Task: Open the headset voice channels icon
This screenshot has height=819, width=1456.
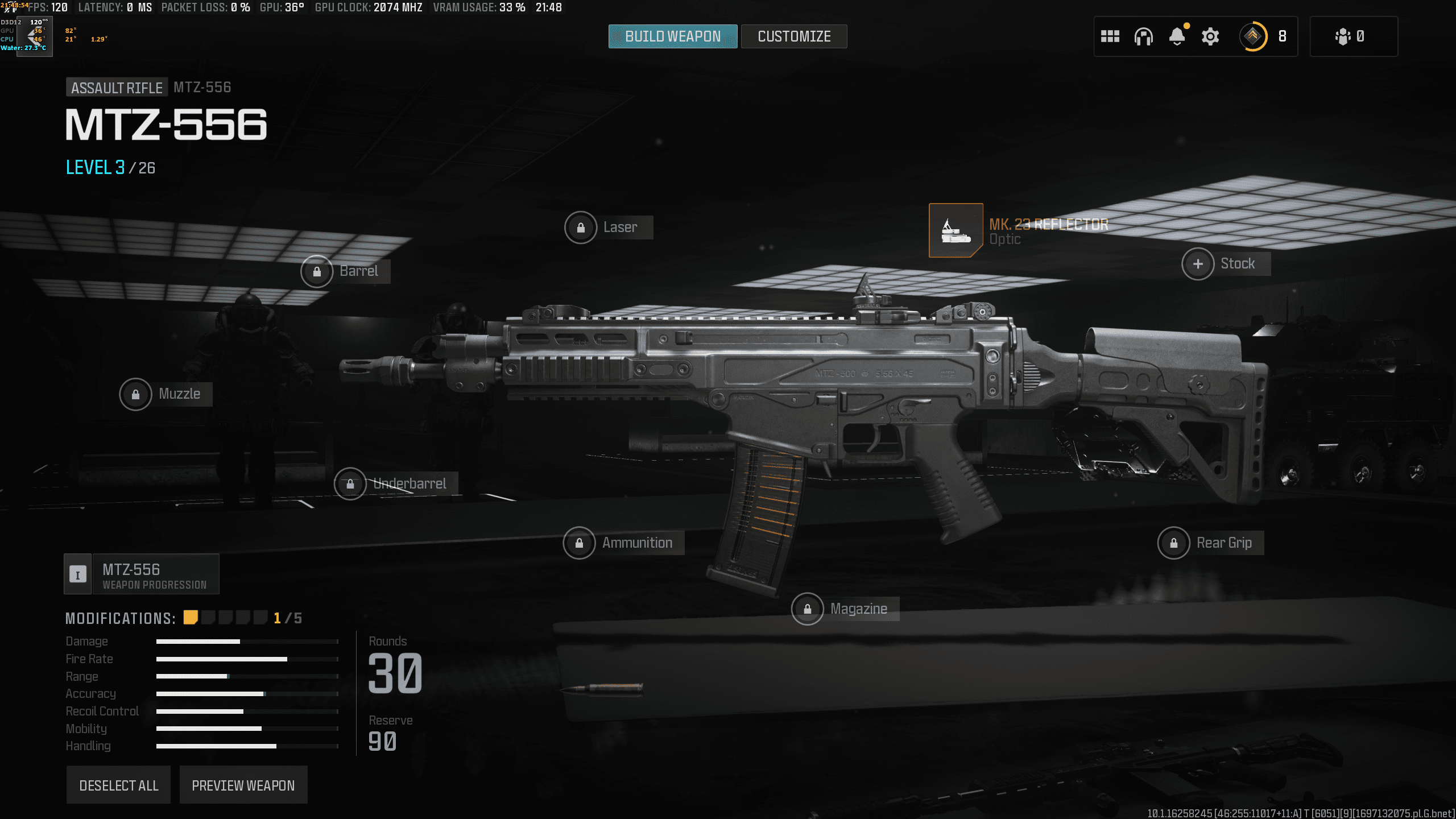Action: (x=1143, y=36)
